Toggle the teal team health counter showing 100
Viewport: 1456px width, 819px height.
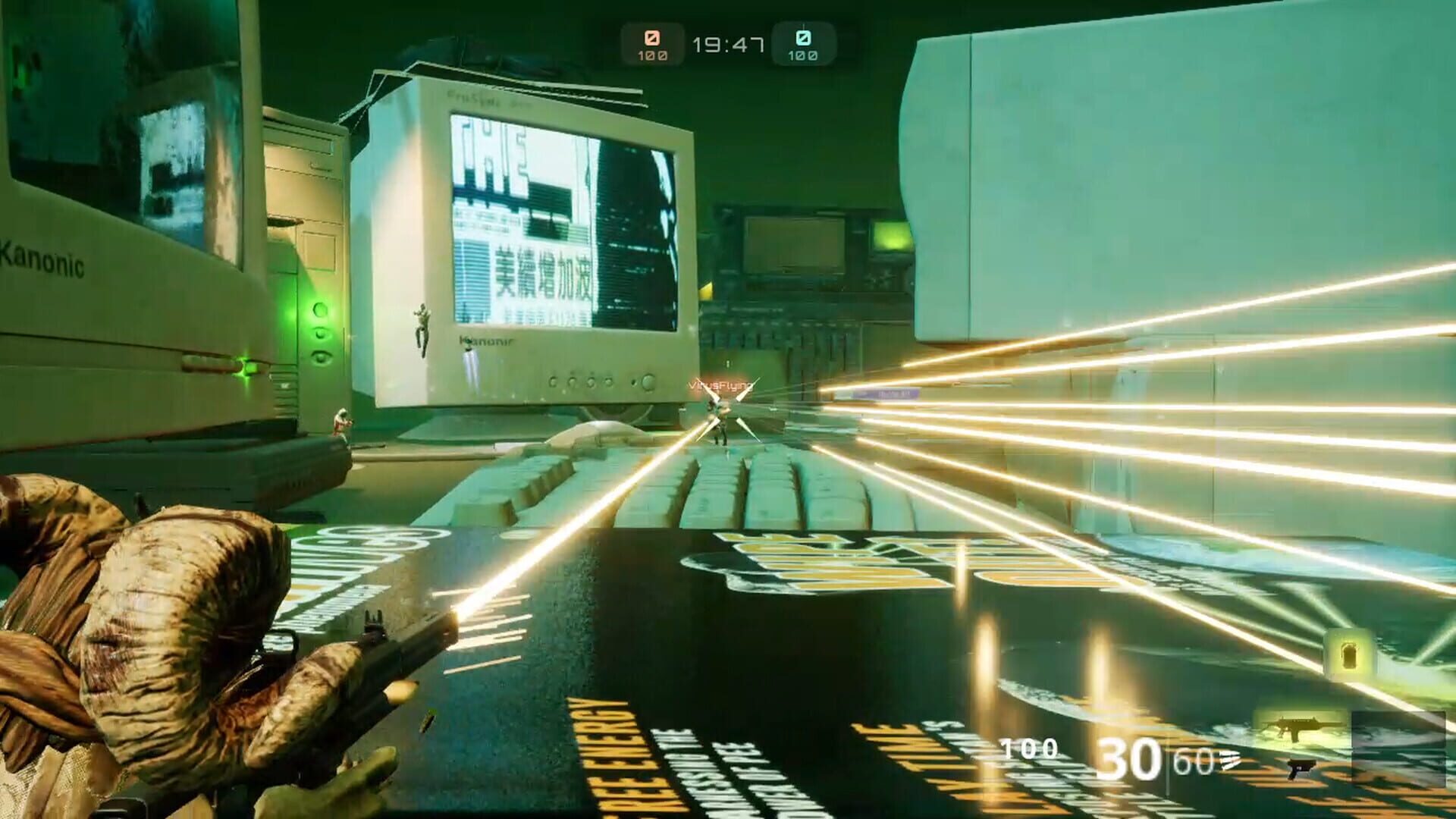tap(802, 55)
